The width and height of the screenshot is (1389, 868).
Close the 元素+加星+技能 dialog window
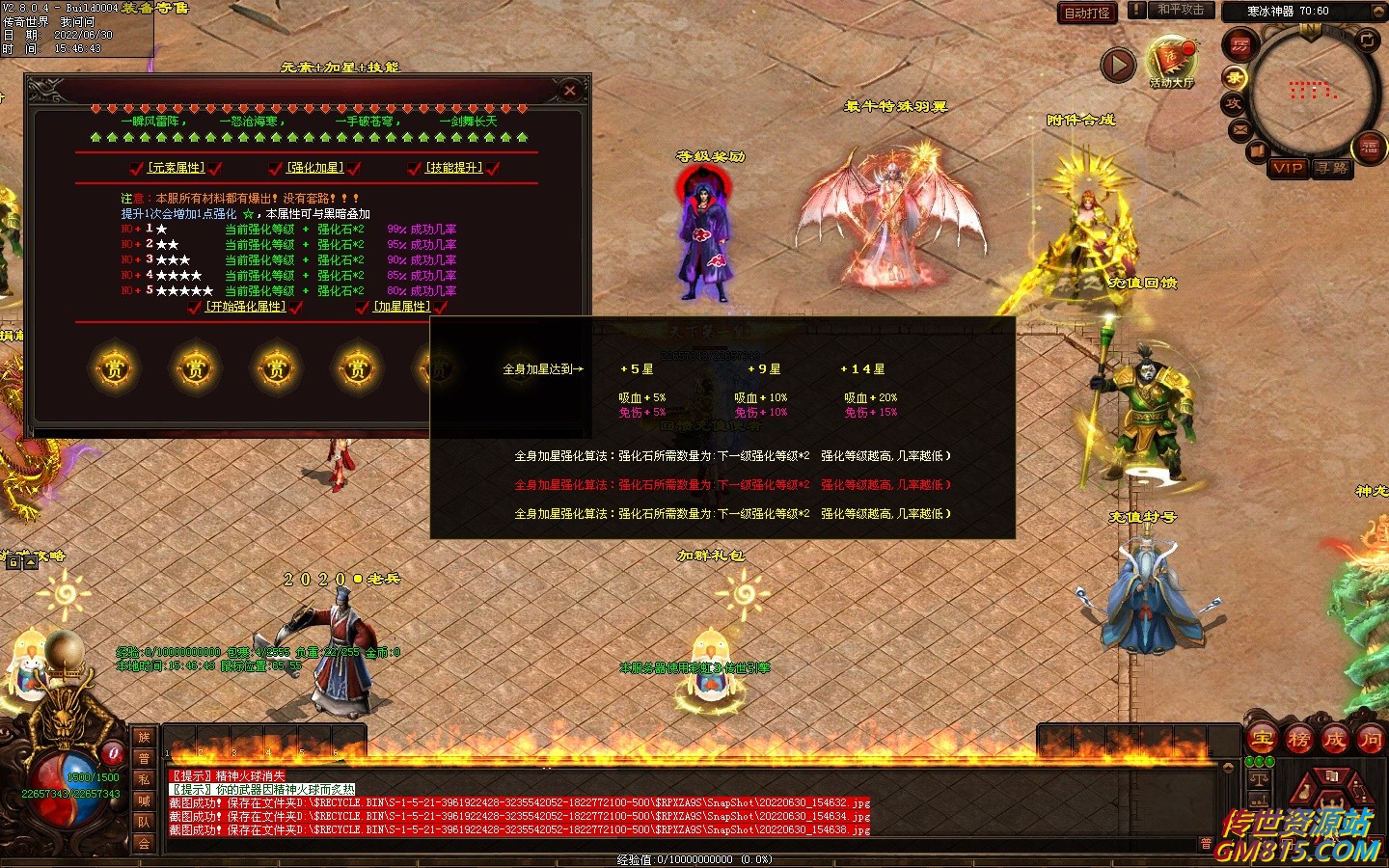tap(570, 91)
